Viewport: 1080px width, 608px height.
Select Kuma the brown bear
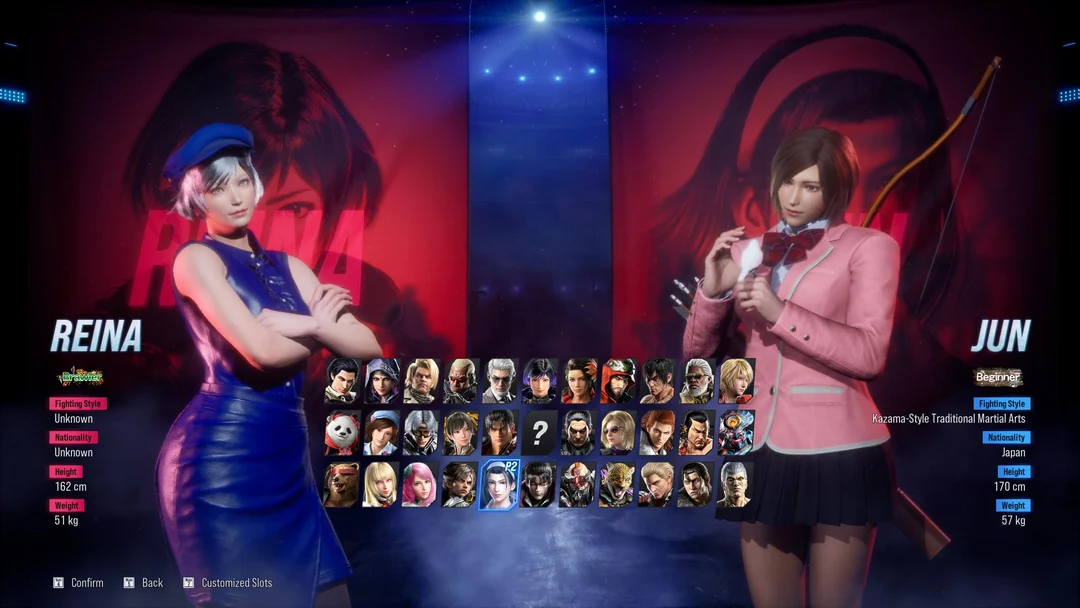[x=342, y=484]
